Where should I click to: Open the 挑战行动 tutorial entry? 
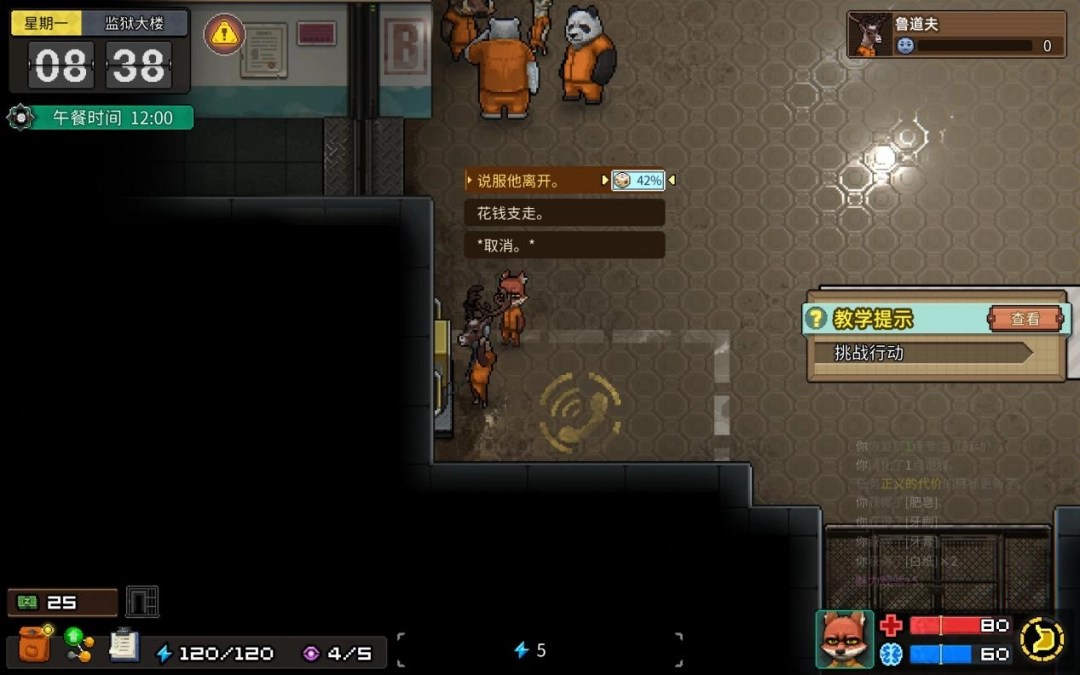coord(932,353)
